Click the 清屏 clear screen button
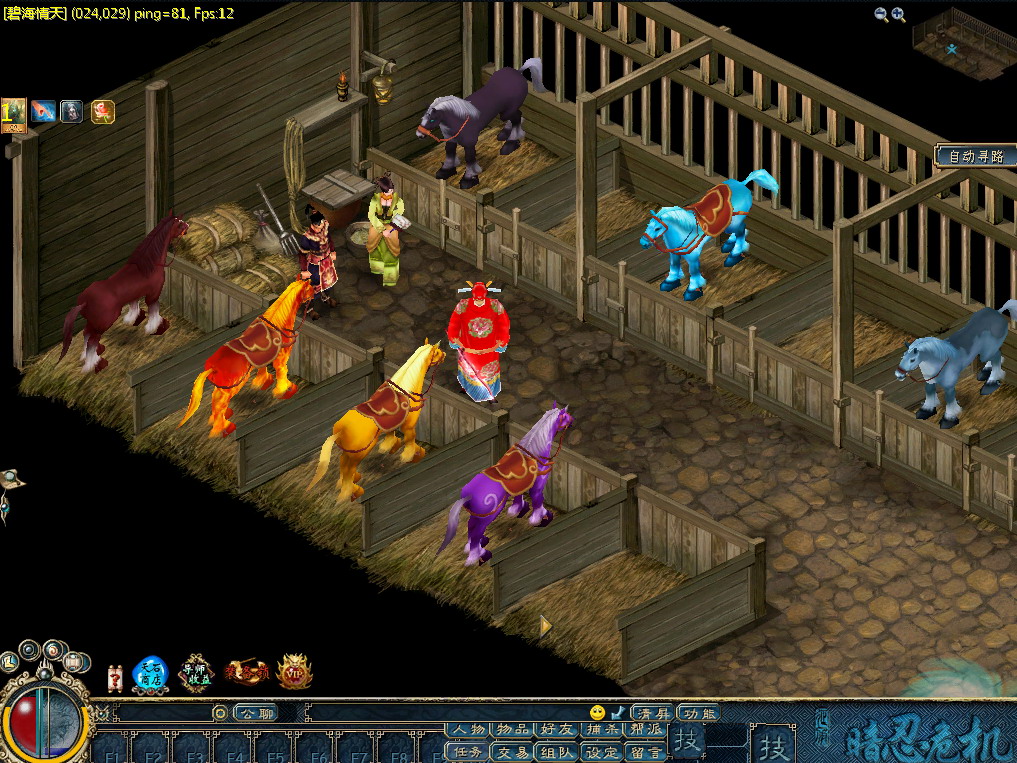The image size is (1017, 763). coord(653,713)
